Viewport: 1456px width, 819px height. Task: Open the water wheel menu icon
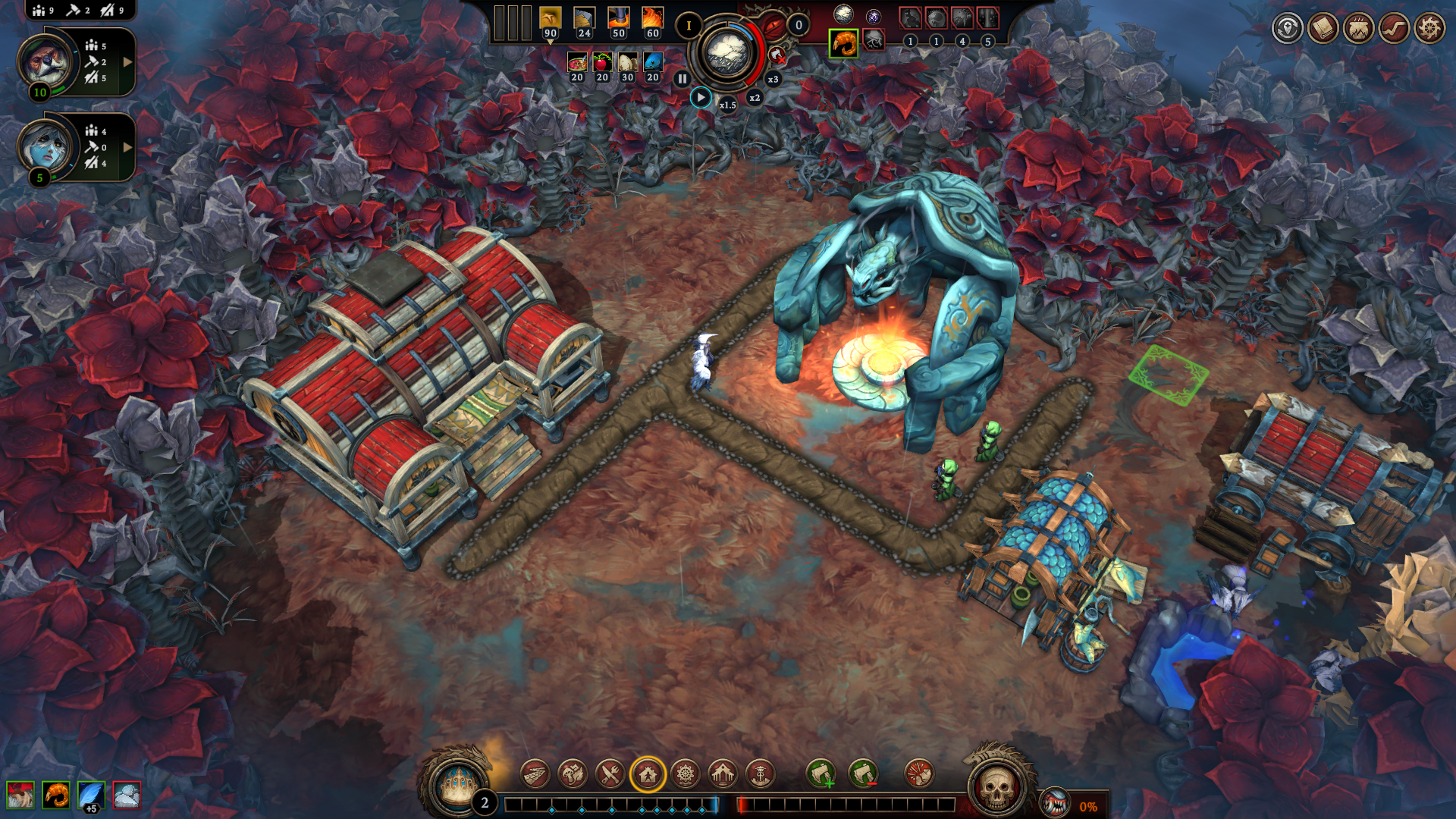point(1429,29)
